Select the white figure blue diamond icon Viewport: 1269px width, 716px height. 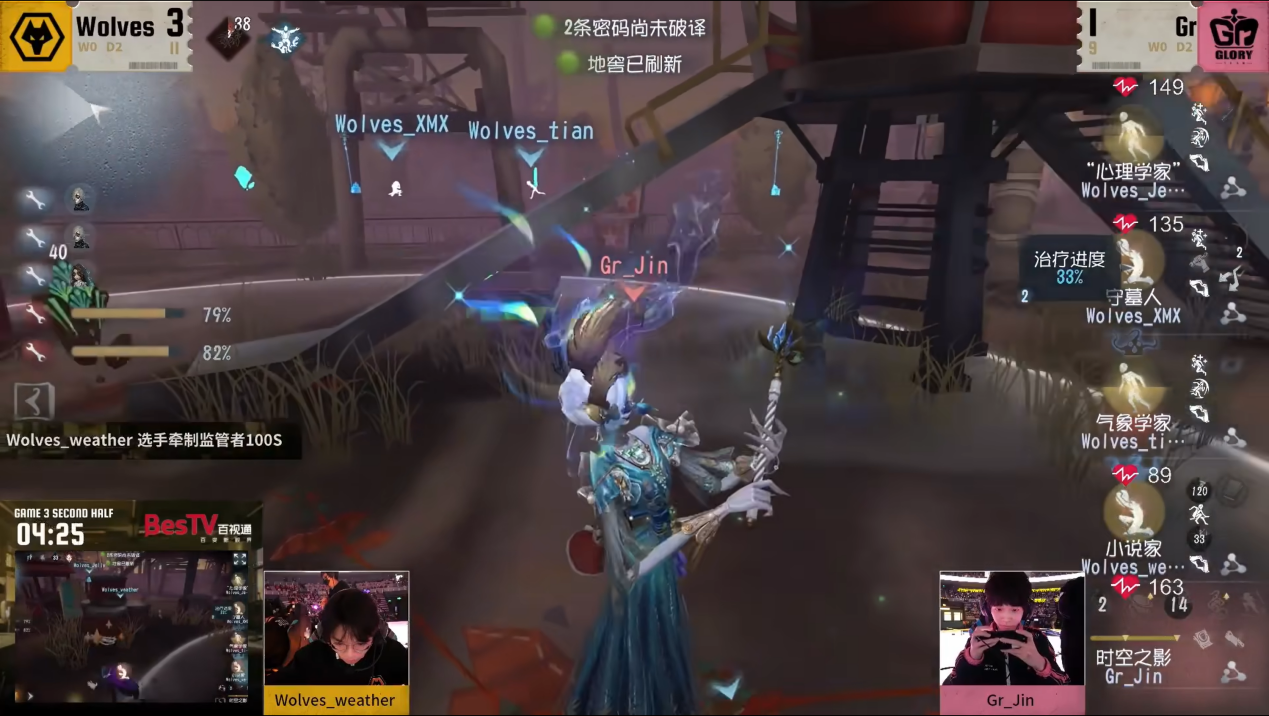pos(285,39)
